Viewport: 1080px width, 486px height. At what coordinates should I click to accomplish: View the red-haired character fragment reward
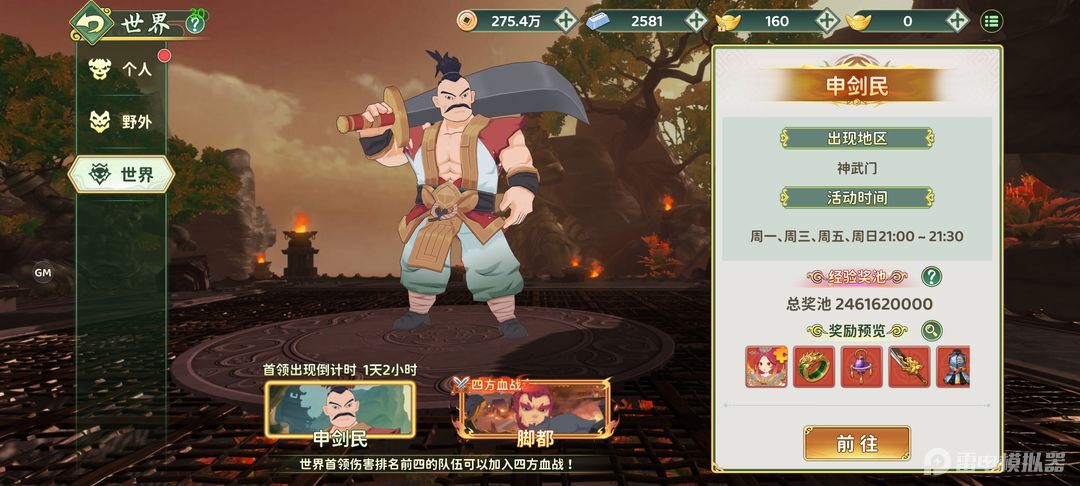pyautogui.click(x=765, y=367)
